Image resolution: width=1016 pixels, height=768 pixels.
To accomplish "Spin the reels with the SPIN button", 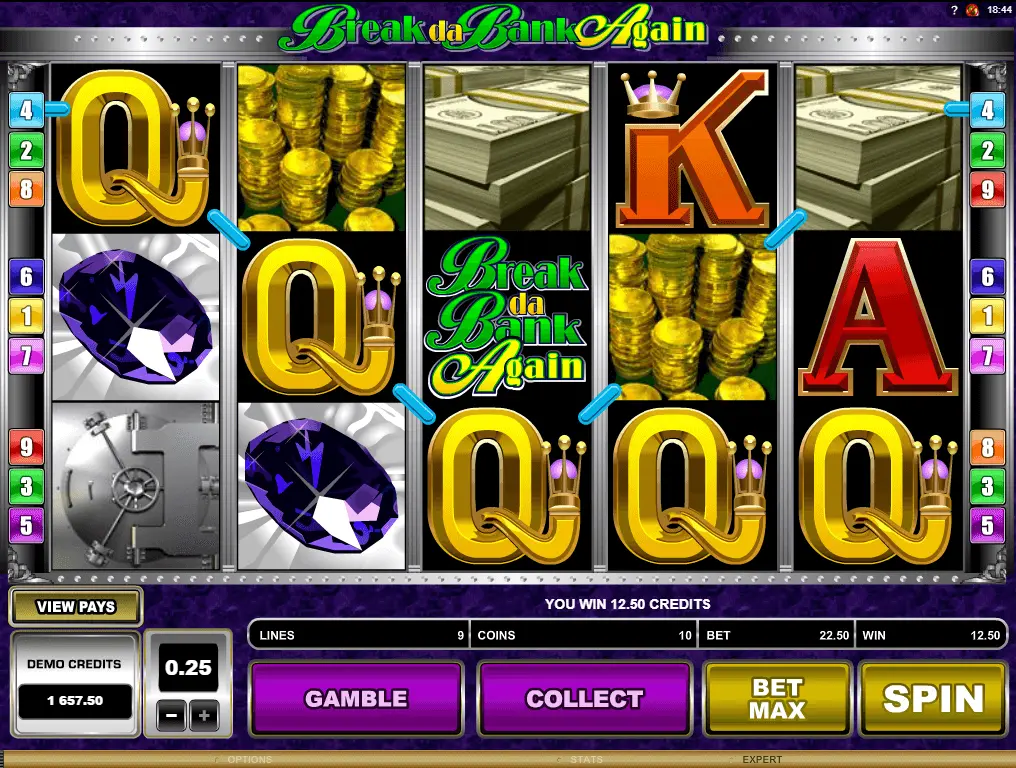I will click(x=932, y=698).
